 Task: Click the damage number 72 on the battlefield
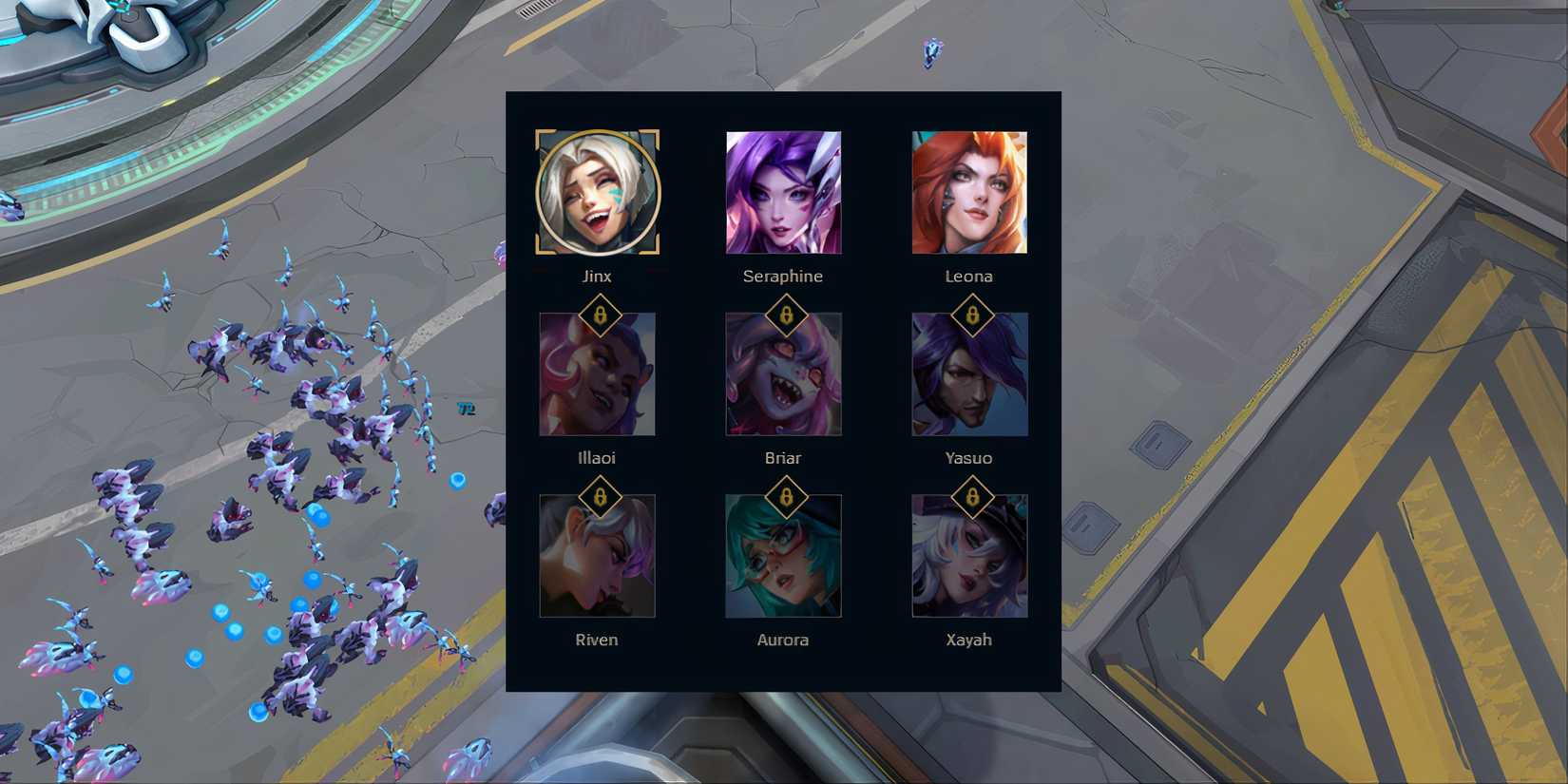pyautogui.click(x=467, y=409)
